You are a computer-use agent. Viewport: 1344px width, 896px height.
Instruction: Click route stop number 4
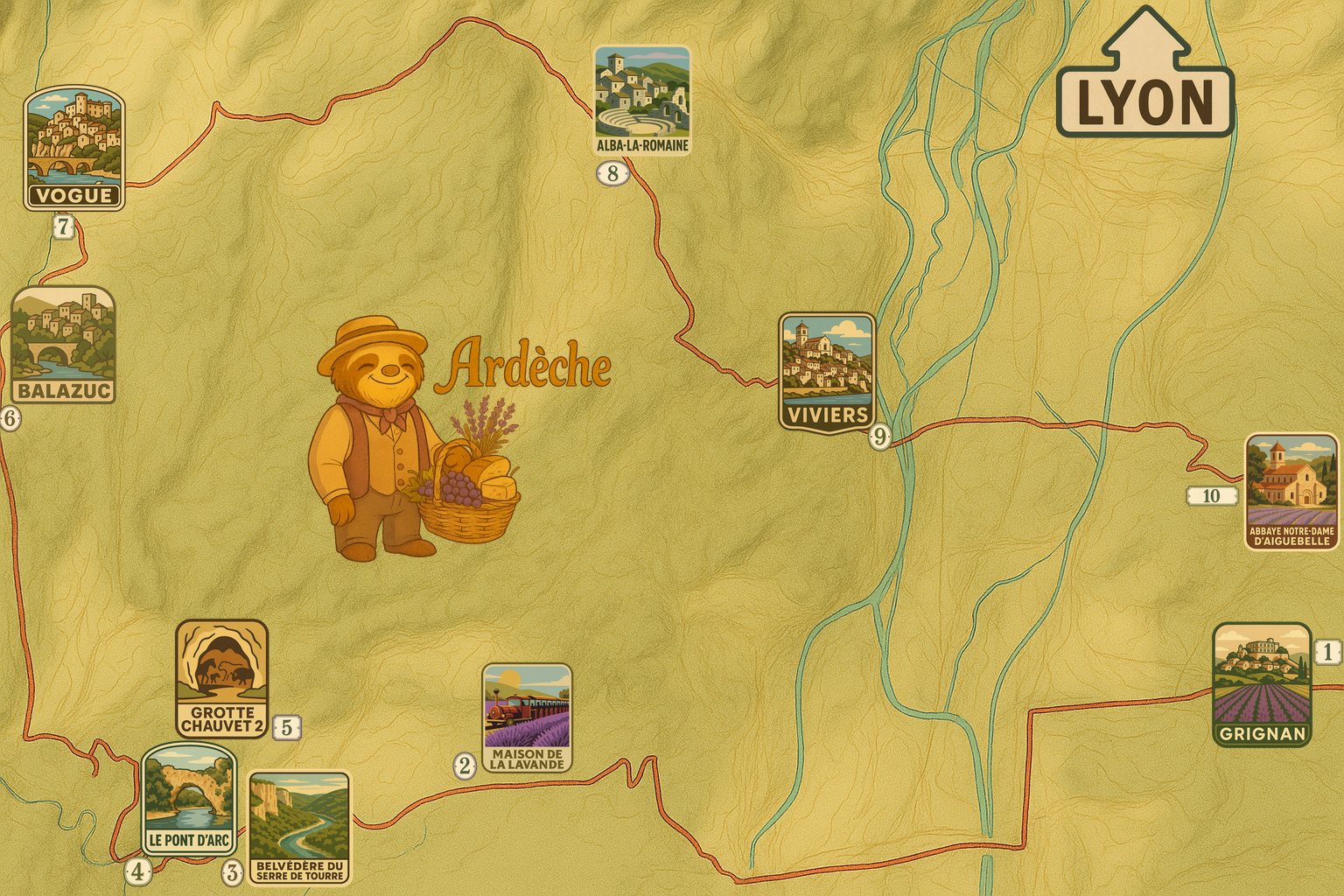137,871
